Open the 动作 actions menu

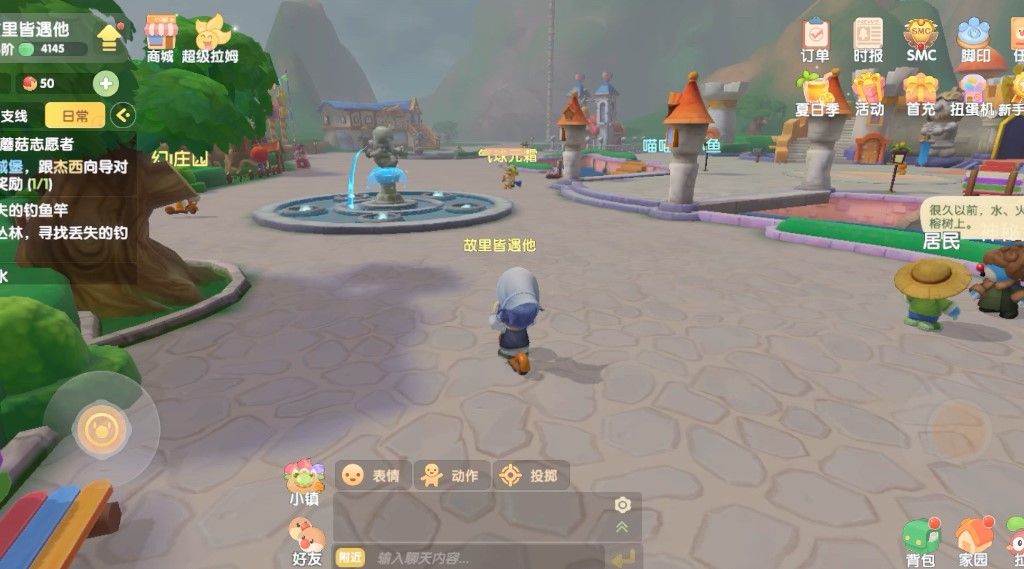(x=452, y=475)
